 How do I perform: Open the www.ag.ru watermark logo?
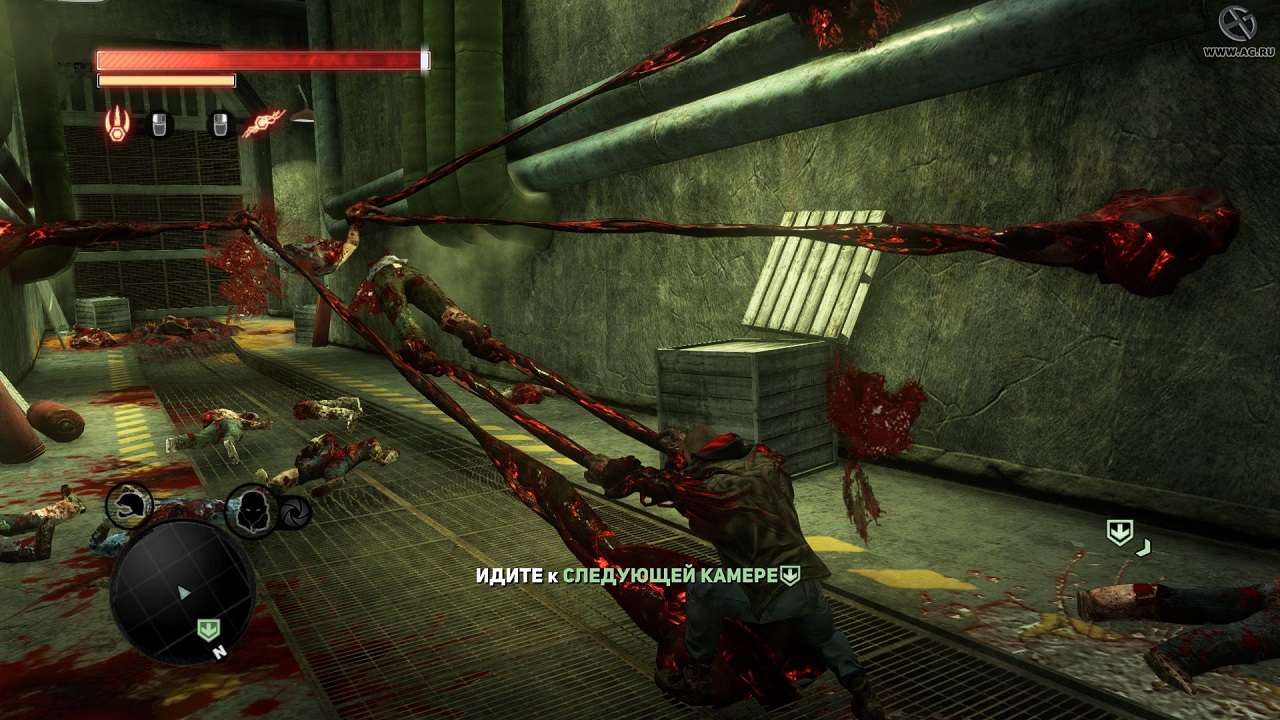click(1236, 30)
